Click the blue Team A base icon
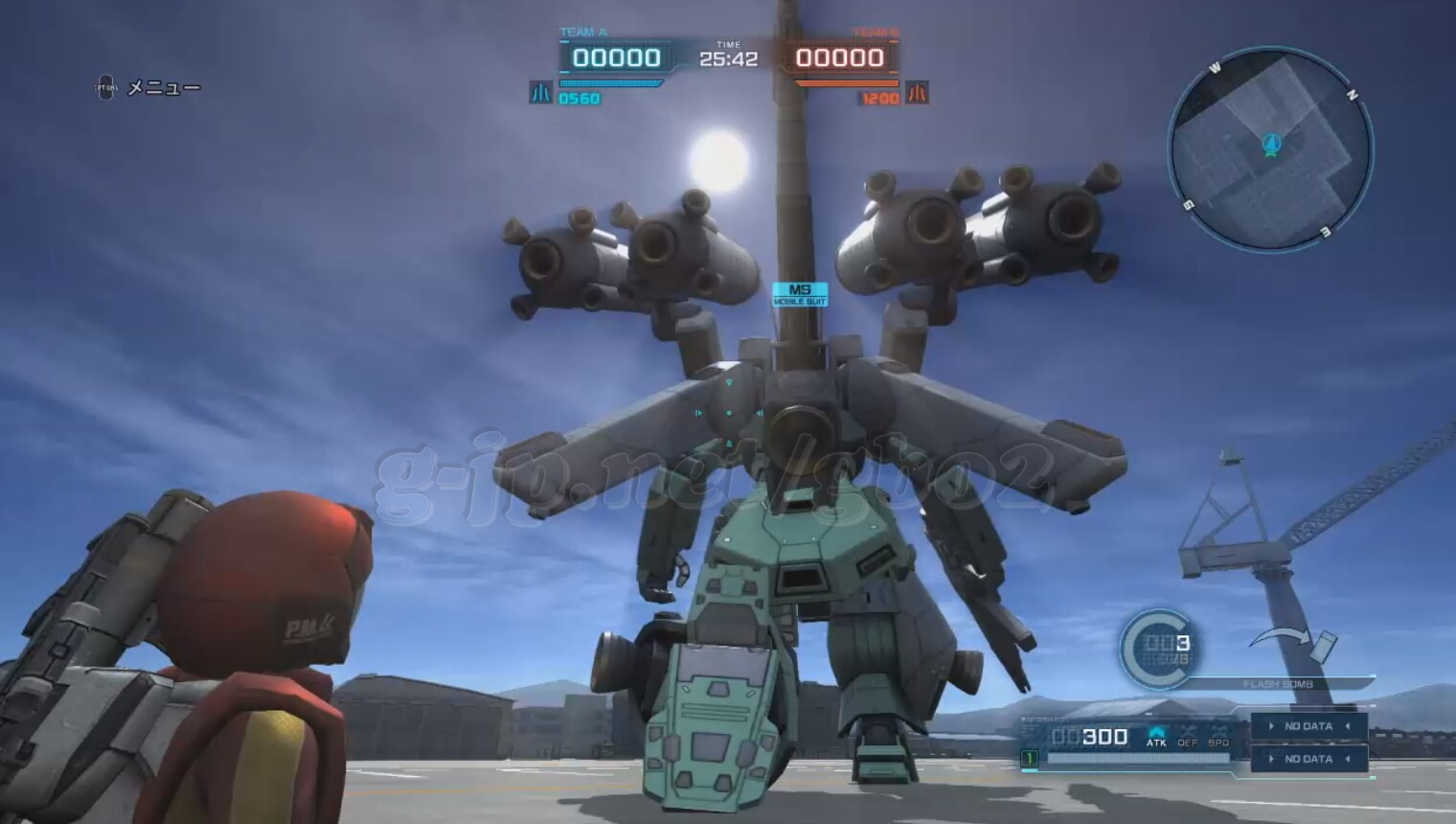The height and width of the screenshot is (824, 1456). [540, 93]
